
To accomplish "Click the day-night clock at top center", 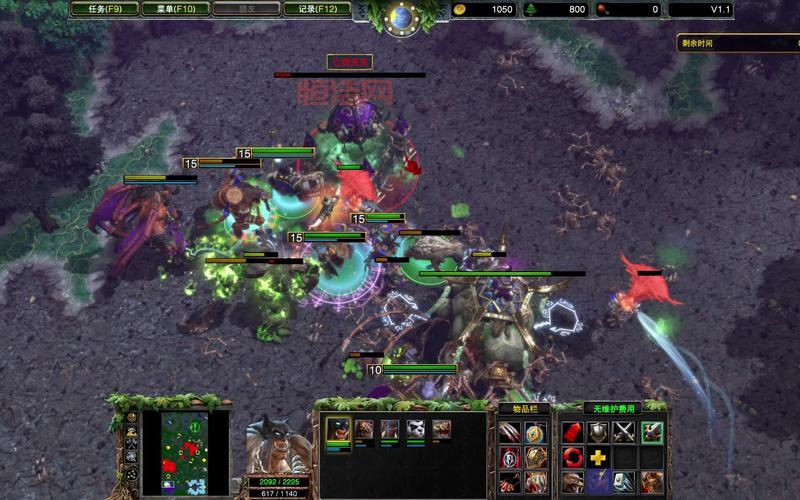I will pos(402,17).
